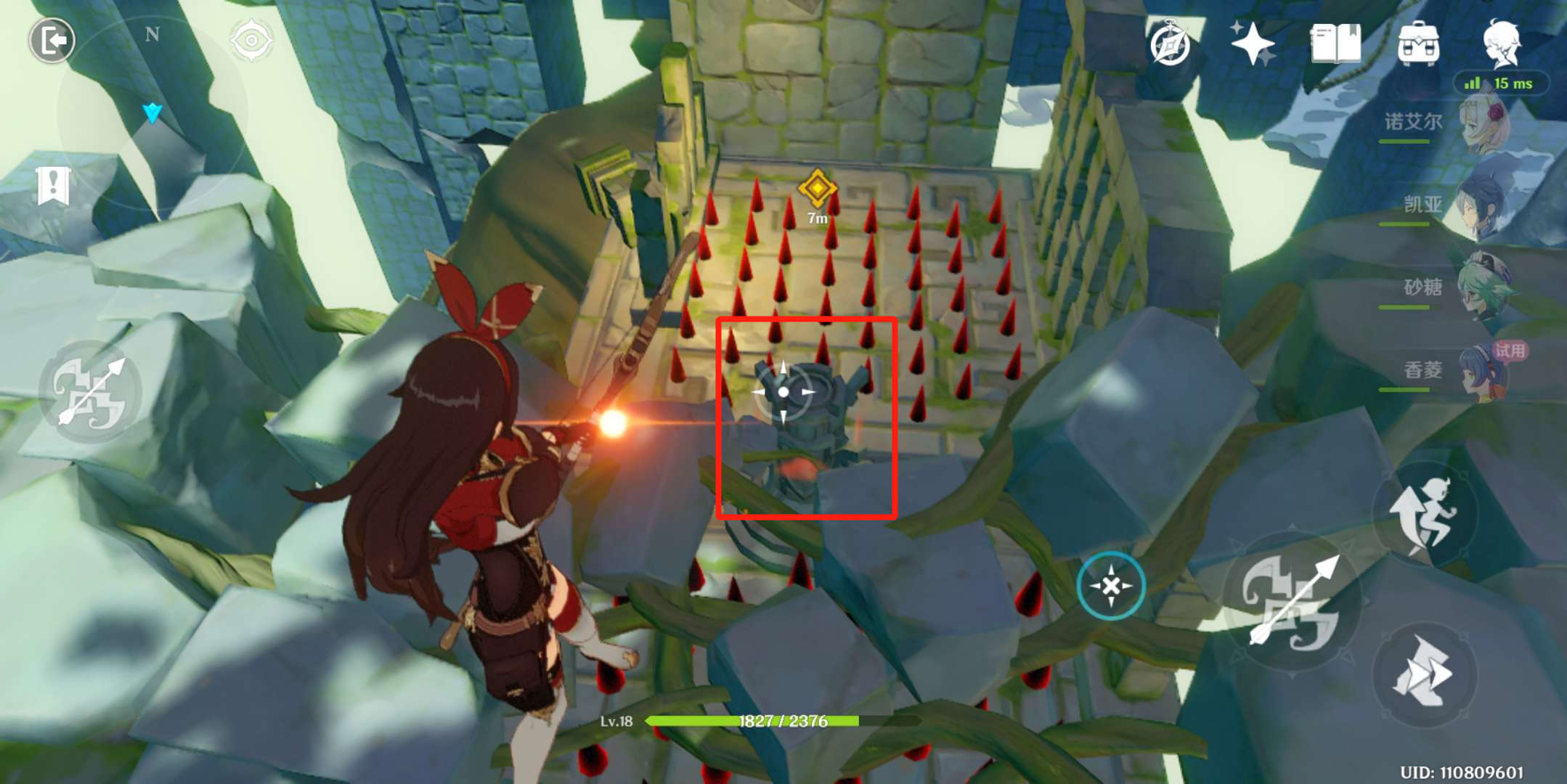Tap the jump button
The height and width of the screenshot is (784, 1567).
[x=1425, y=514]
